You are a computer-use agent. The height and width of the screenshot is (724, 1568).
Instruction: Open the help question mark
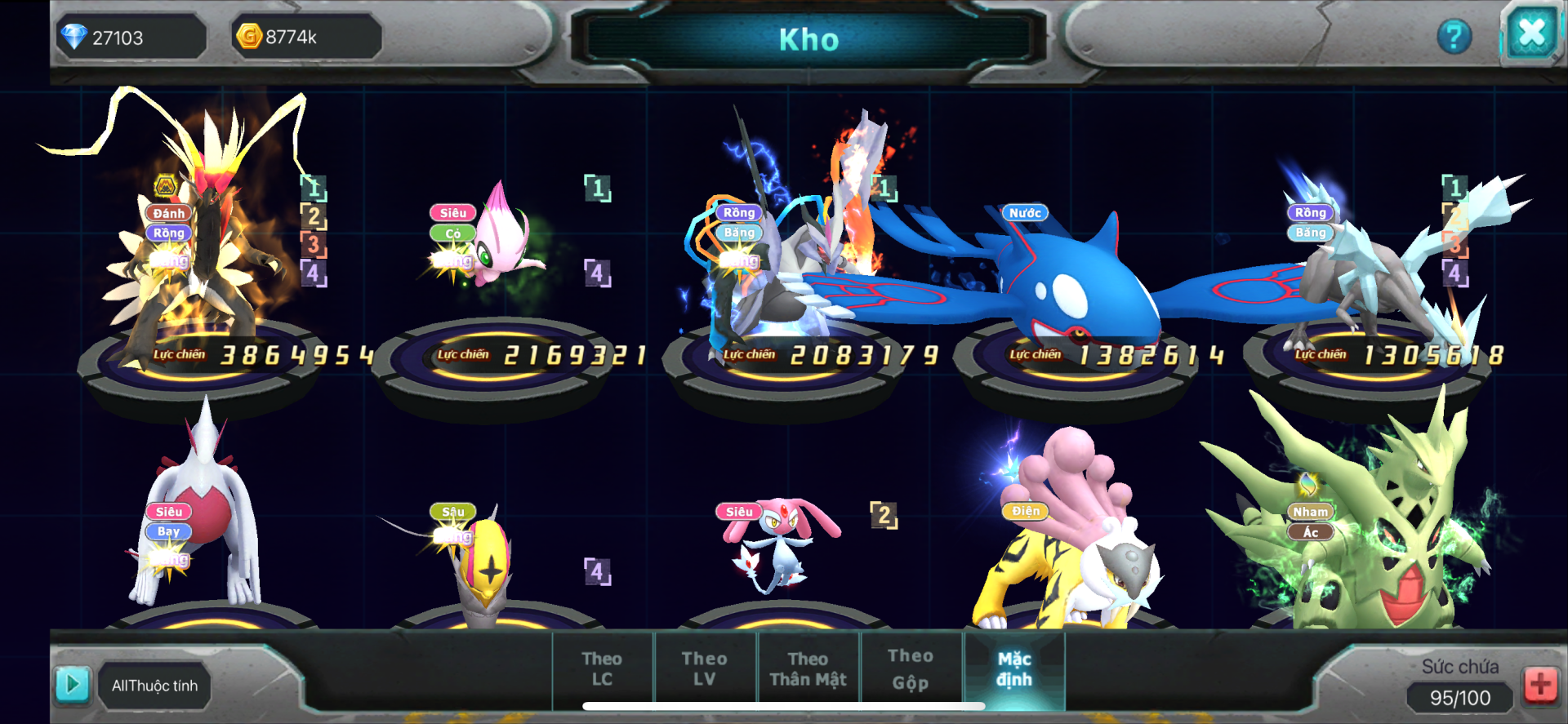coord(1454,37)
